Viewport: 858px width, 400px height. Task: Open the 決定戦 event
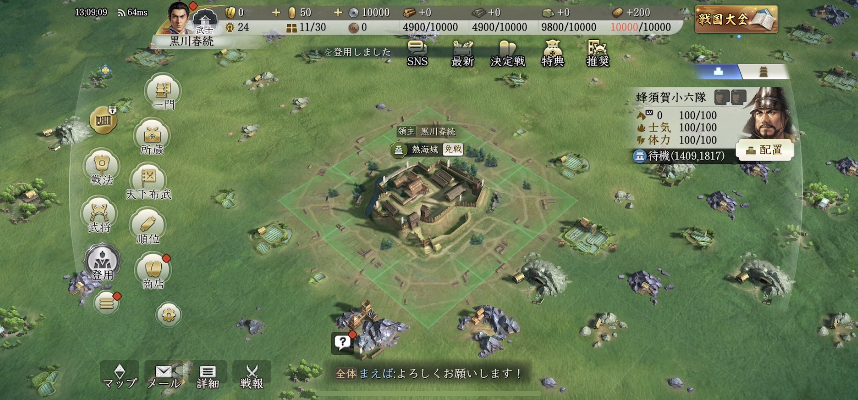pyautogui.click(x=507, y=52)
